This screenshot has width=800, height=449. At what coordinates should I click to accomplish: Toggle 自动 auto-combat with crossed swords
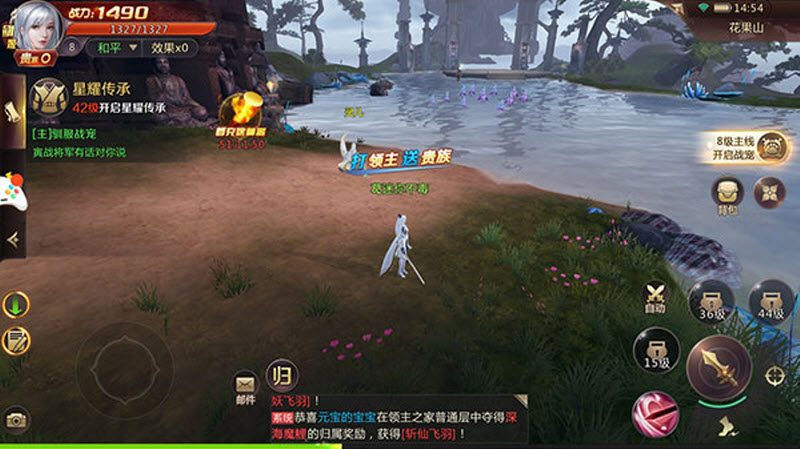coord(656,297)
